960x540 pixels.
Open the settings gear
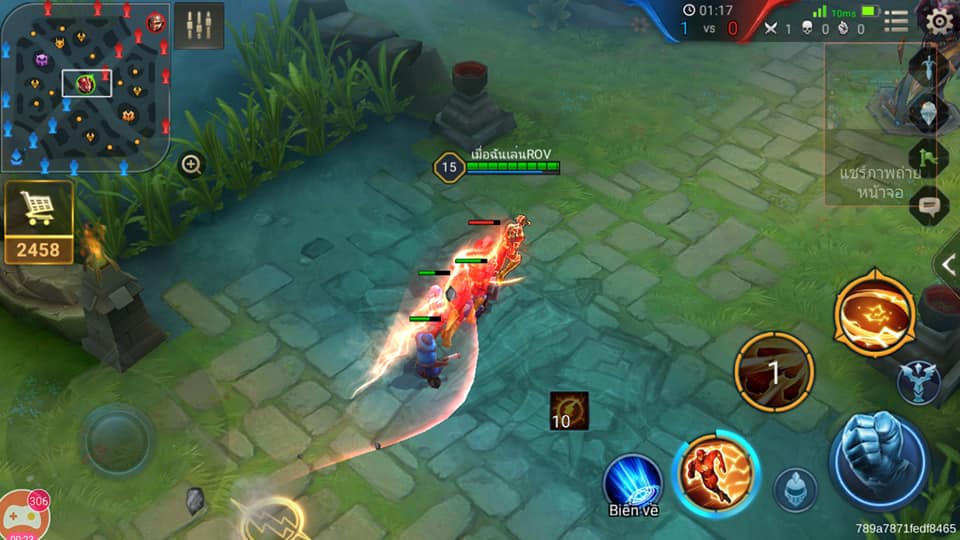[938, 21]
